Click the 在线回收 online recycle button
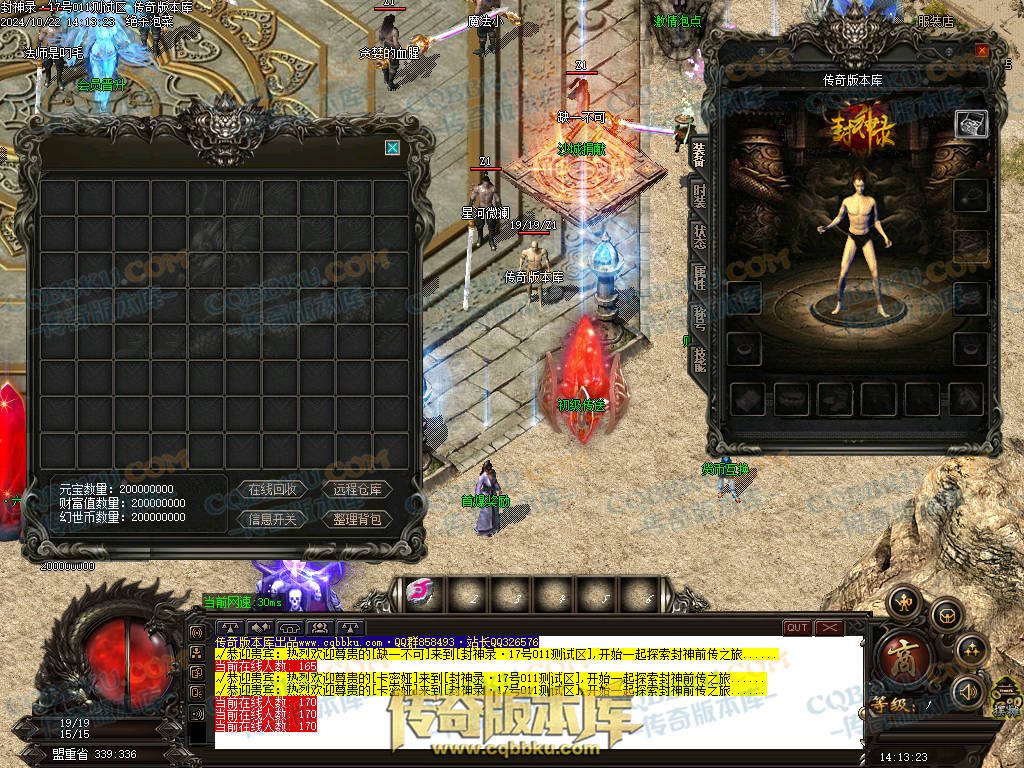1024x768 pixels. click(272, 489)
